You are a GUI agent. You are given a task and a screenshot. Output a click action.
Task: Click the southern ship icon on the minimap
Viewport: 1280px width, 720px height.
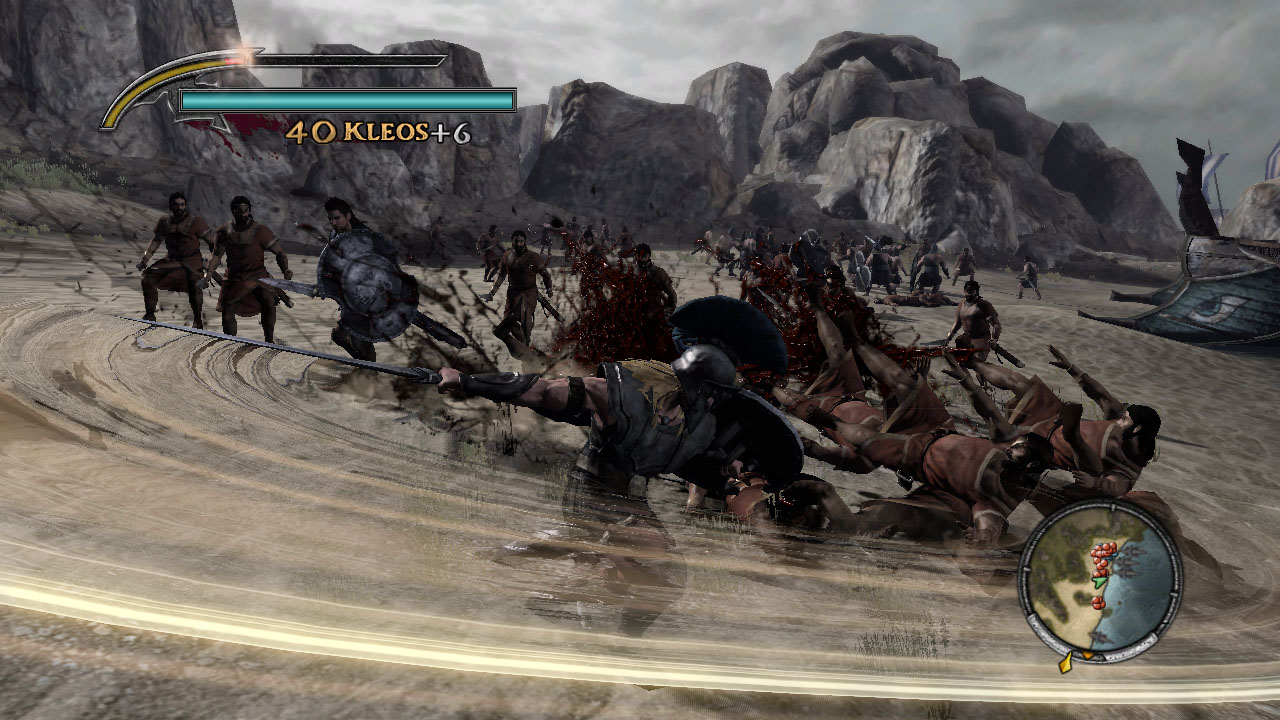tap(1100, 638)
